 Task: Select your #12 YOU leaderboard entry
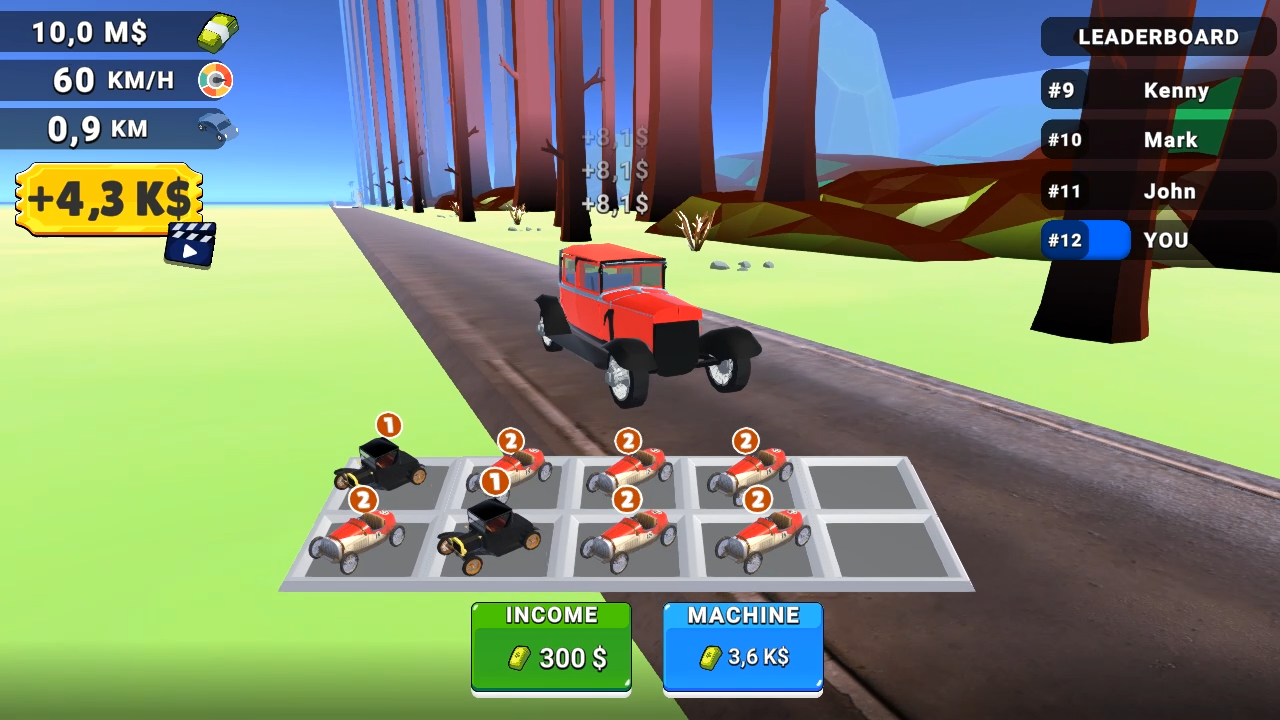point(1157,240)
